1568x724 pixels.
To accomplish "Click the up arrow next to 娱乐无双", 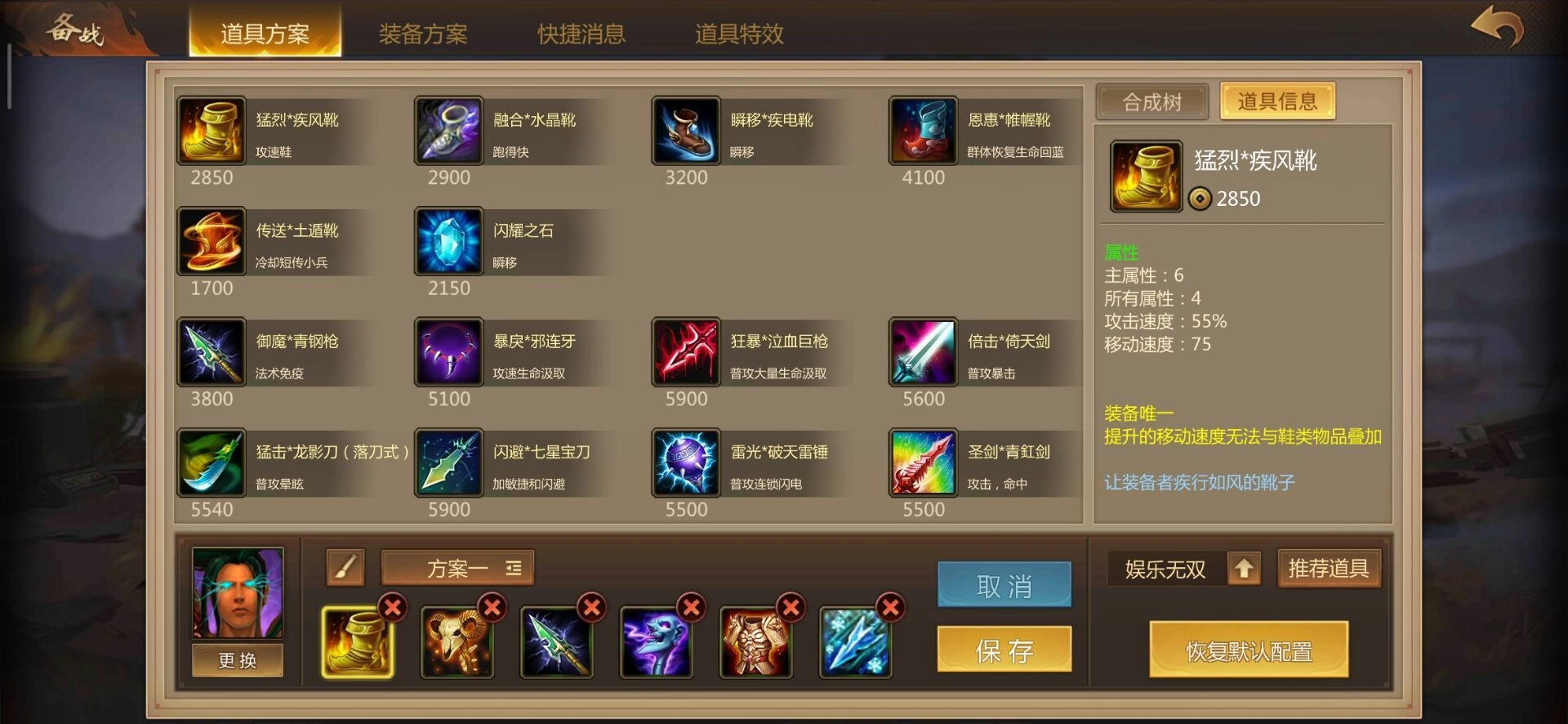I will click(x=1244, y=568).
